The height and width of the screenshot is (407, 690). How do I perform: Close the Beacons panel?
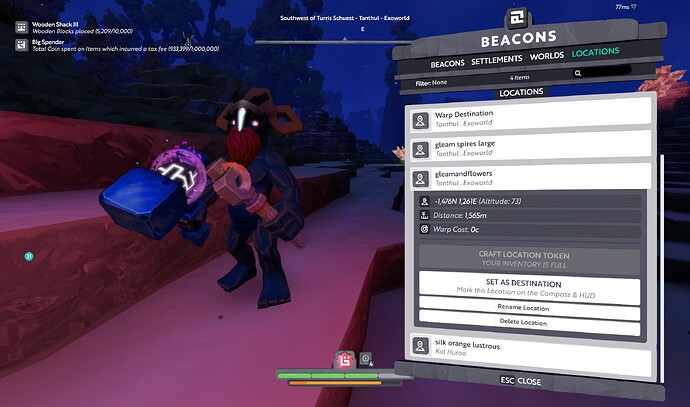point(520,381)
